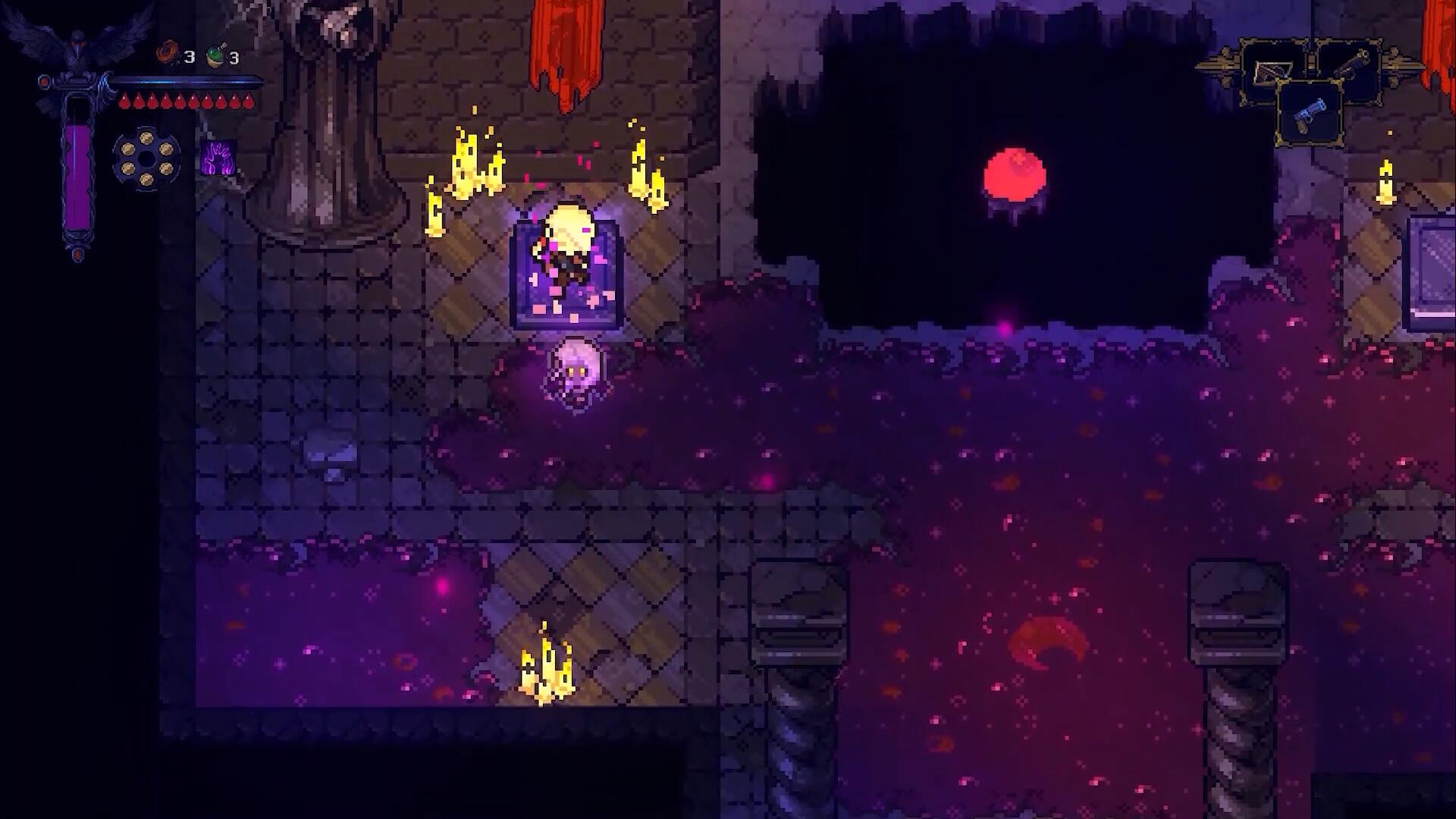Image resolution: width=1456 pixels, height=819 pixels.
Task: Click the revolver cylinder ammo wheel
Action: 146,158
